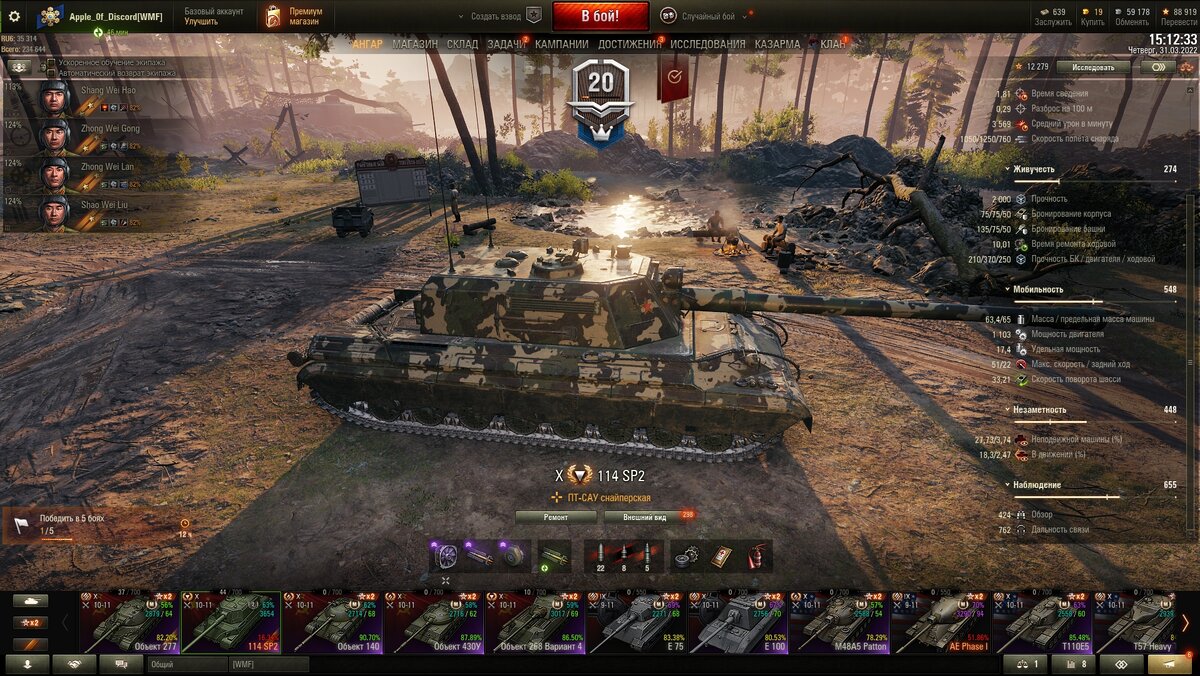Select the Объект 277 tank in the carousel

coord(130,623)
